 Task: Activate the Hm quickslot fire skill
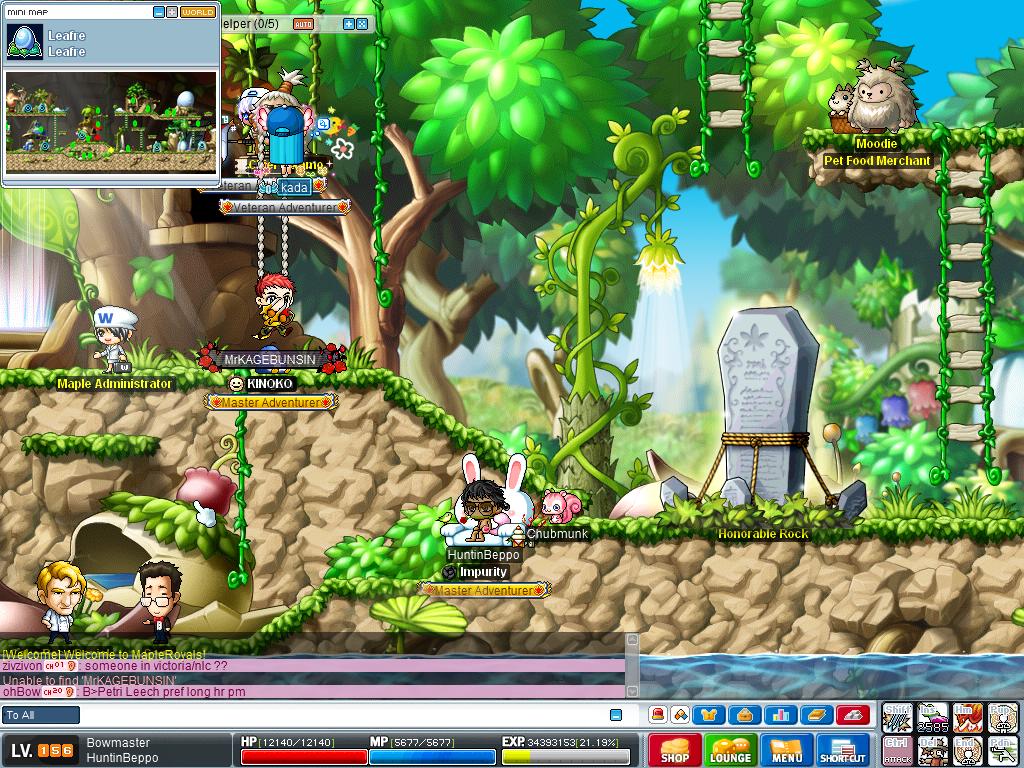[x=967, y=717]
